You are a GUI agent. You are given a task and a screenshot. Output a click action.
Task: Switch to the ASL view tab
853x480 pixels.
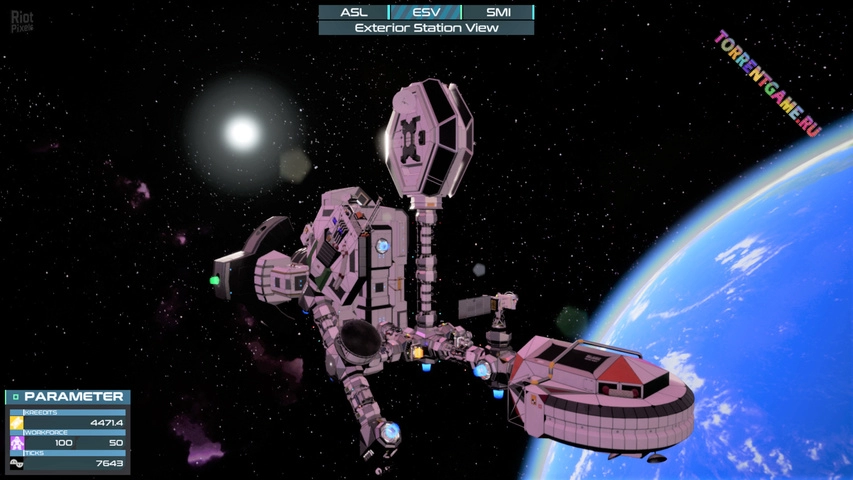tap(354, 12)
